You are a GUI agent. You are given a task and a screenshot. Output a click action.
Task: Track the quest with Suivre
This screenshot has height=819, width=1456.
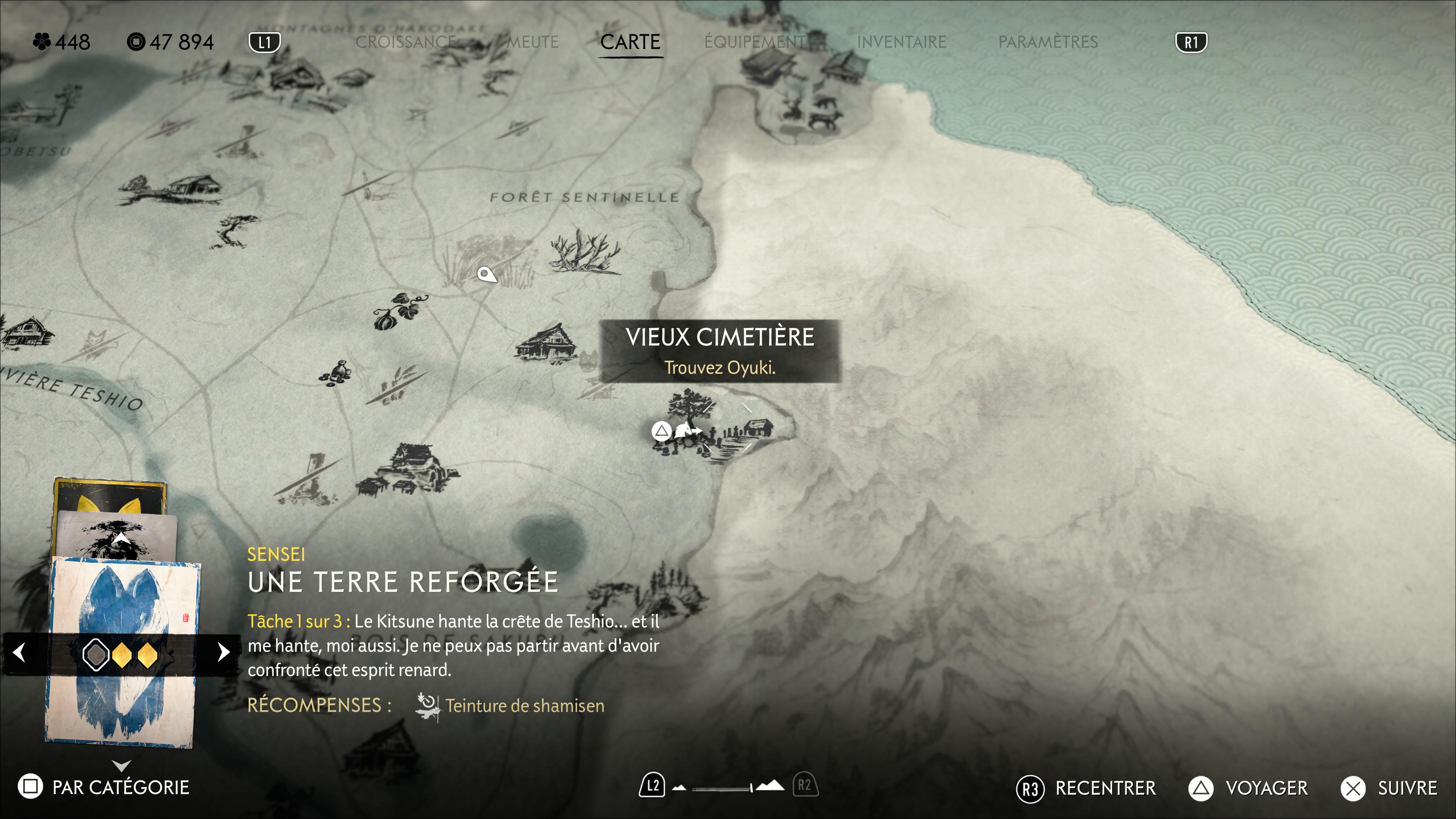(x=1389, y=788)
